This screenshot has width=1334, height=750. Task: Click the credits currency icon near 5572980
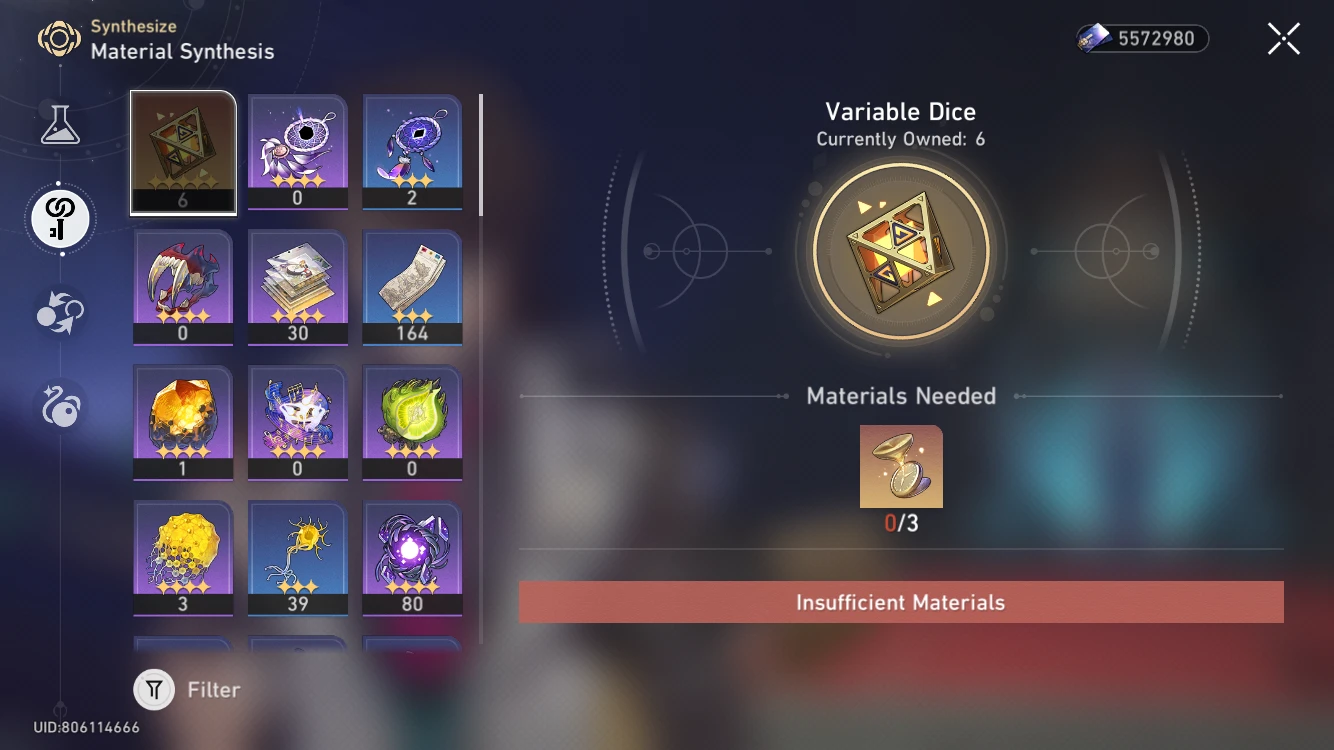coord(1094,39)
